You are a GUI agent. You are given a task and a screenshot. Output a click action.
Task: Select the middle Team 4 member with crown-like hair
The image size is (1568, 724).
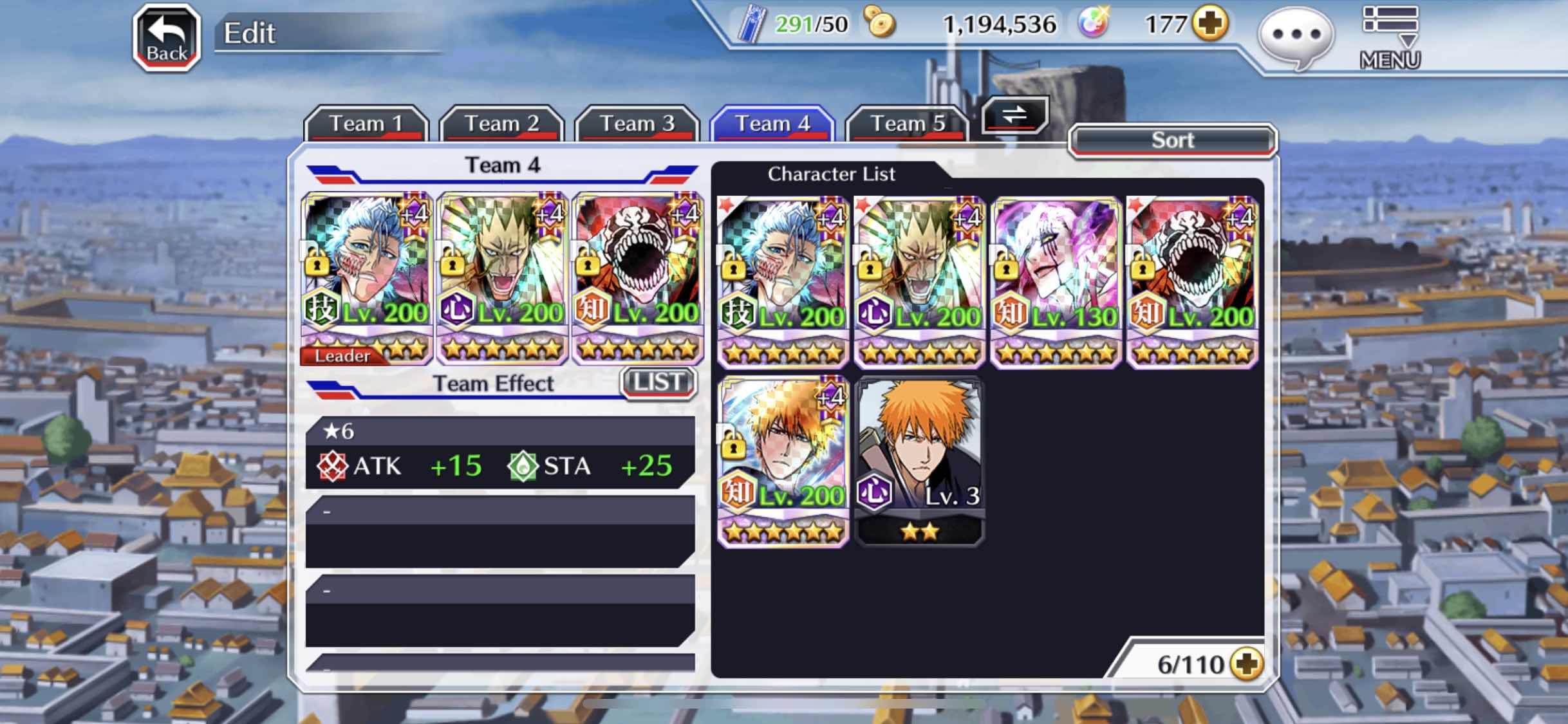point(501,278)
